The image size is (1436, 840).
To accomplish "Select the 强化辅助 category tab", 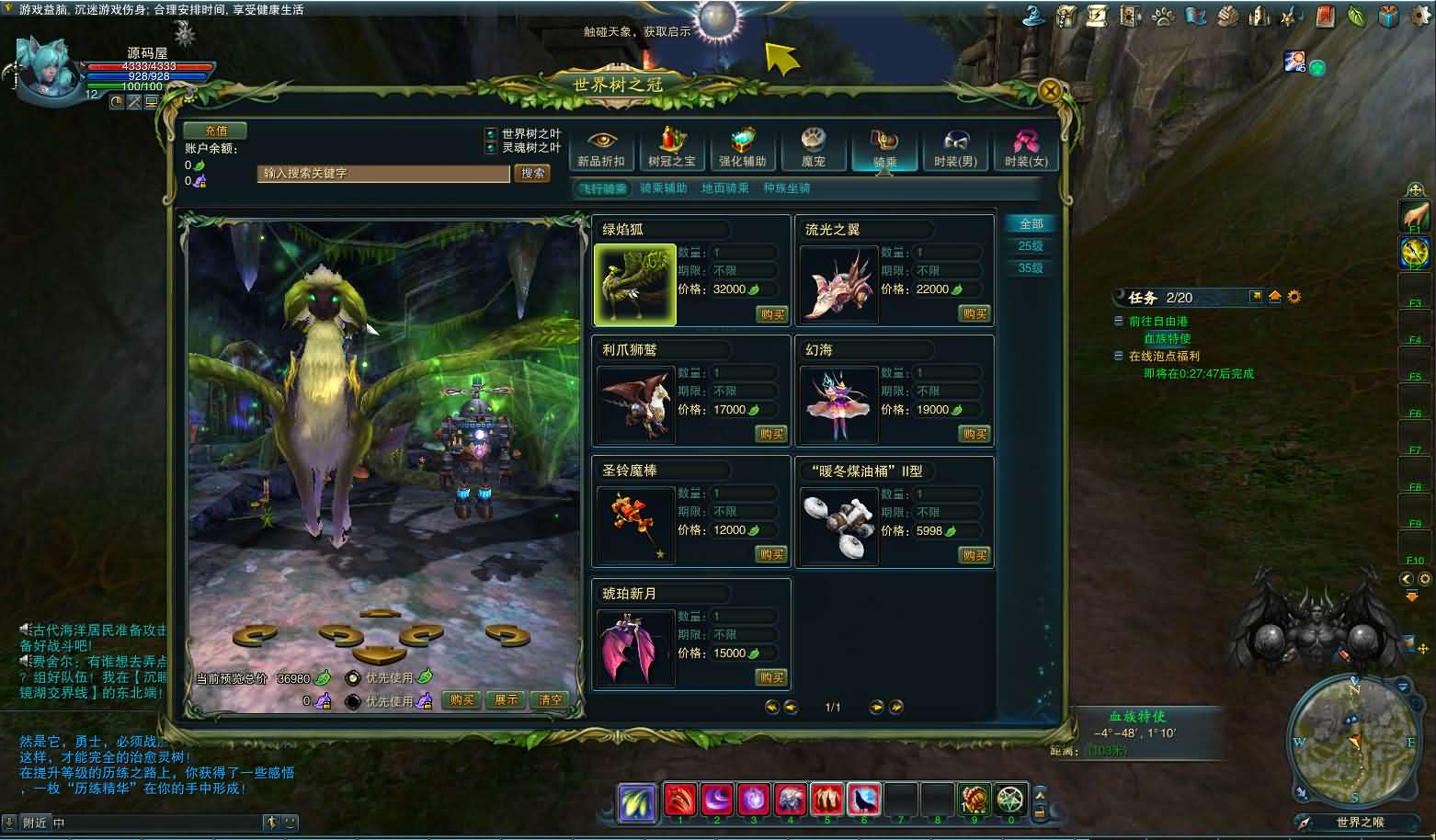I will click(x=743, y=149).
